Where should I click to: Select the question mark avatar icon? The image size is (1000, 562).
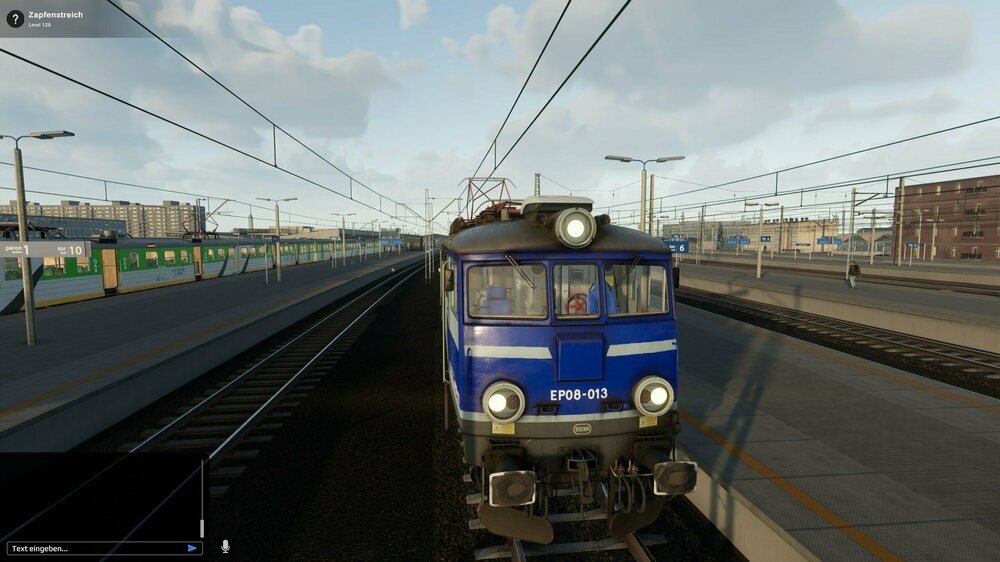click(x=15, y=18)
